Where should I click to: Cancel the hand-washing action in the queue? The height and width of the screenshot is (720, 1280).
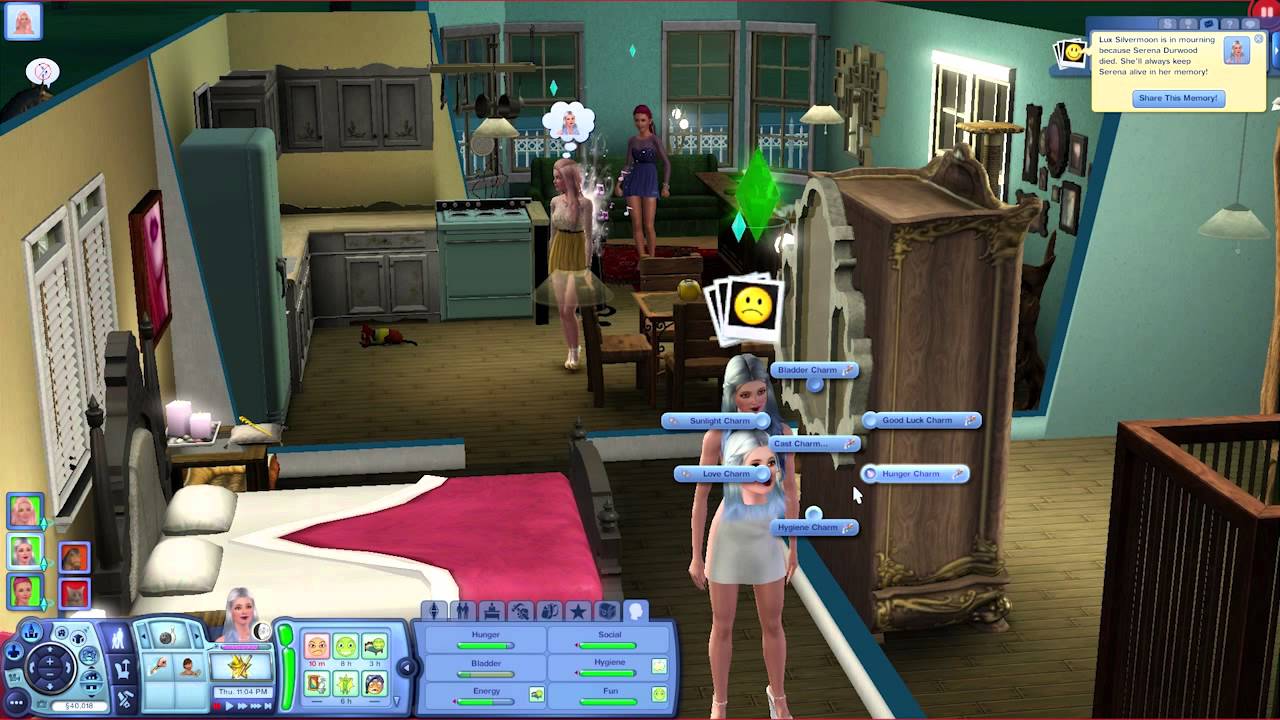(157, 666)
